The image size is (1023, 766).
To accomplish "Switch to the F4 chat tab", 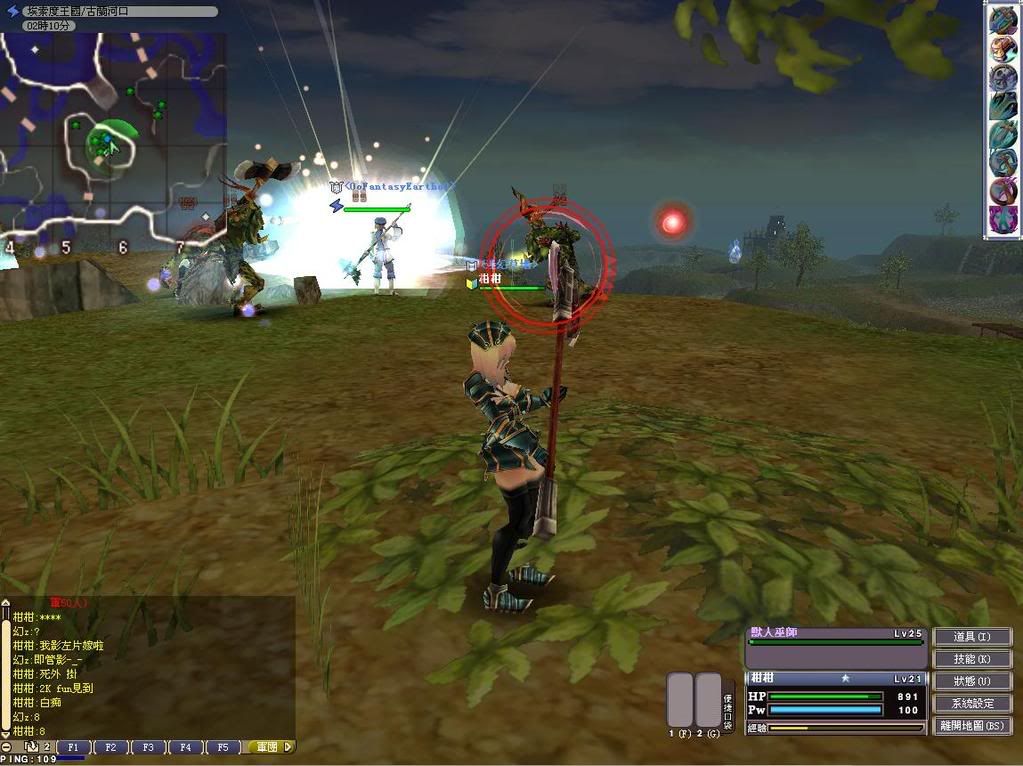I will pyautogui.click(x=185, y=747).
